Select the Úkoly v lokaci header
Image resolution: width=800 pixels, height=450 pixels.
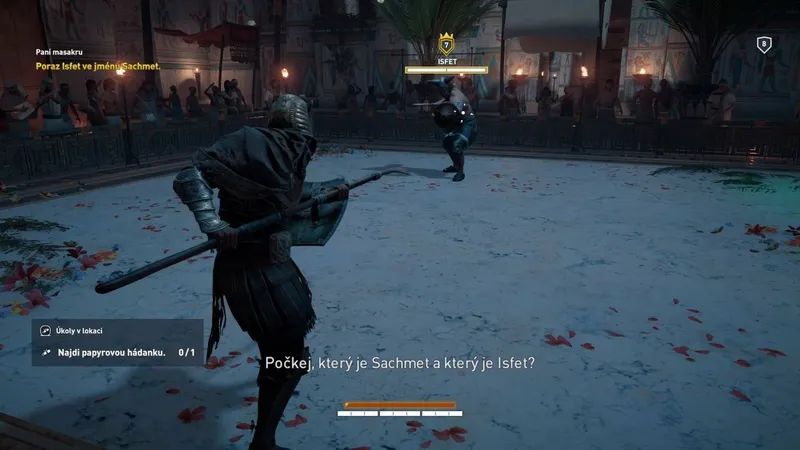[x=79, y=330]
